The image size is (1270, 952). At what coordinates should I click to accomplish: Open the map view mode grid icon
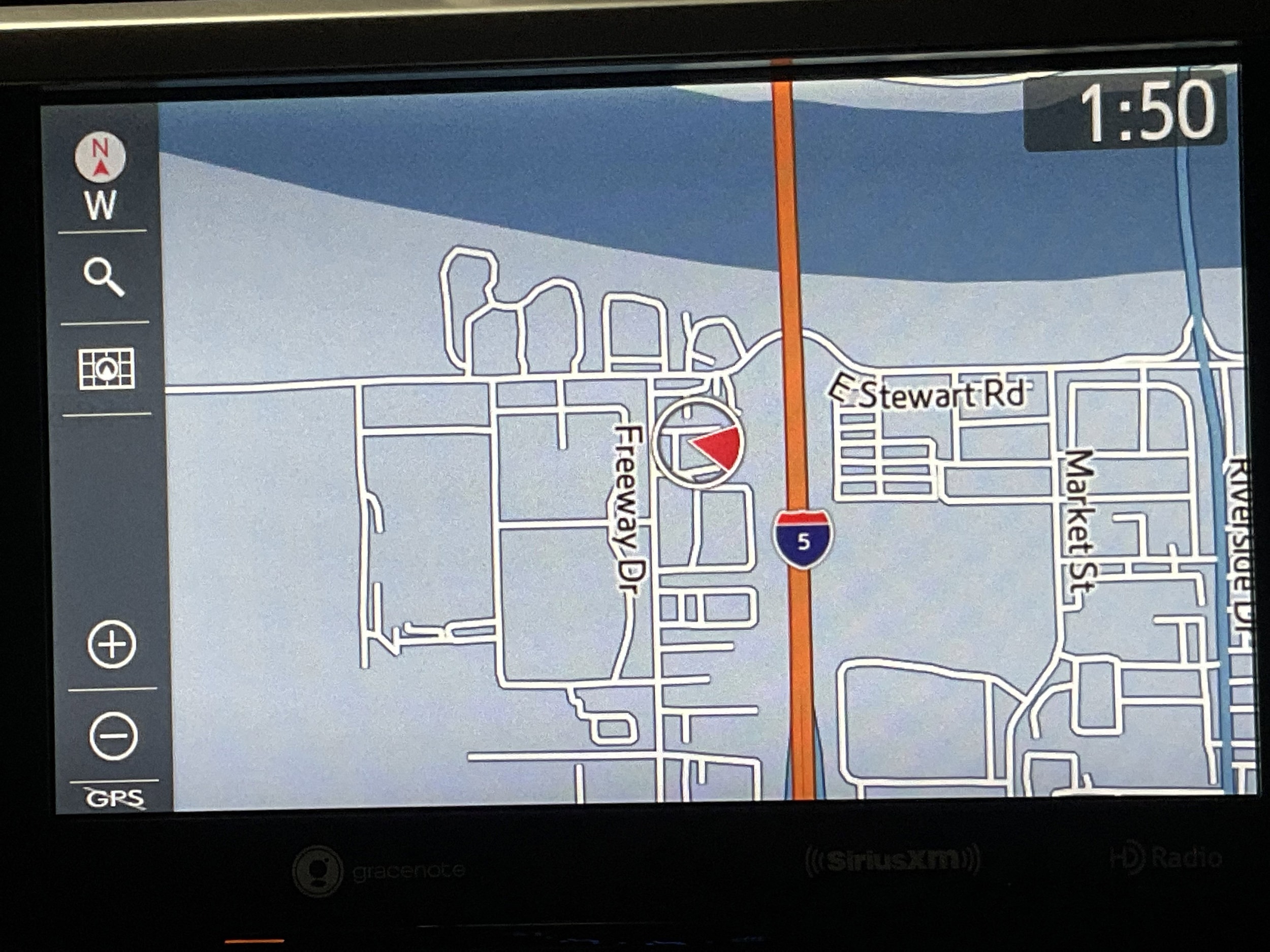coord(106,369)
